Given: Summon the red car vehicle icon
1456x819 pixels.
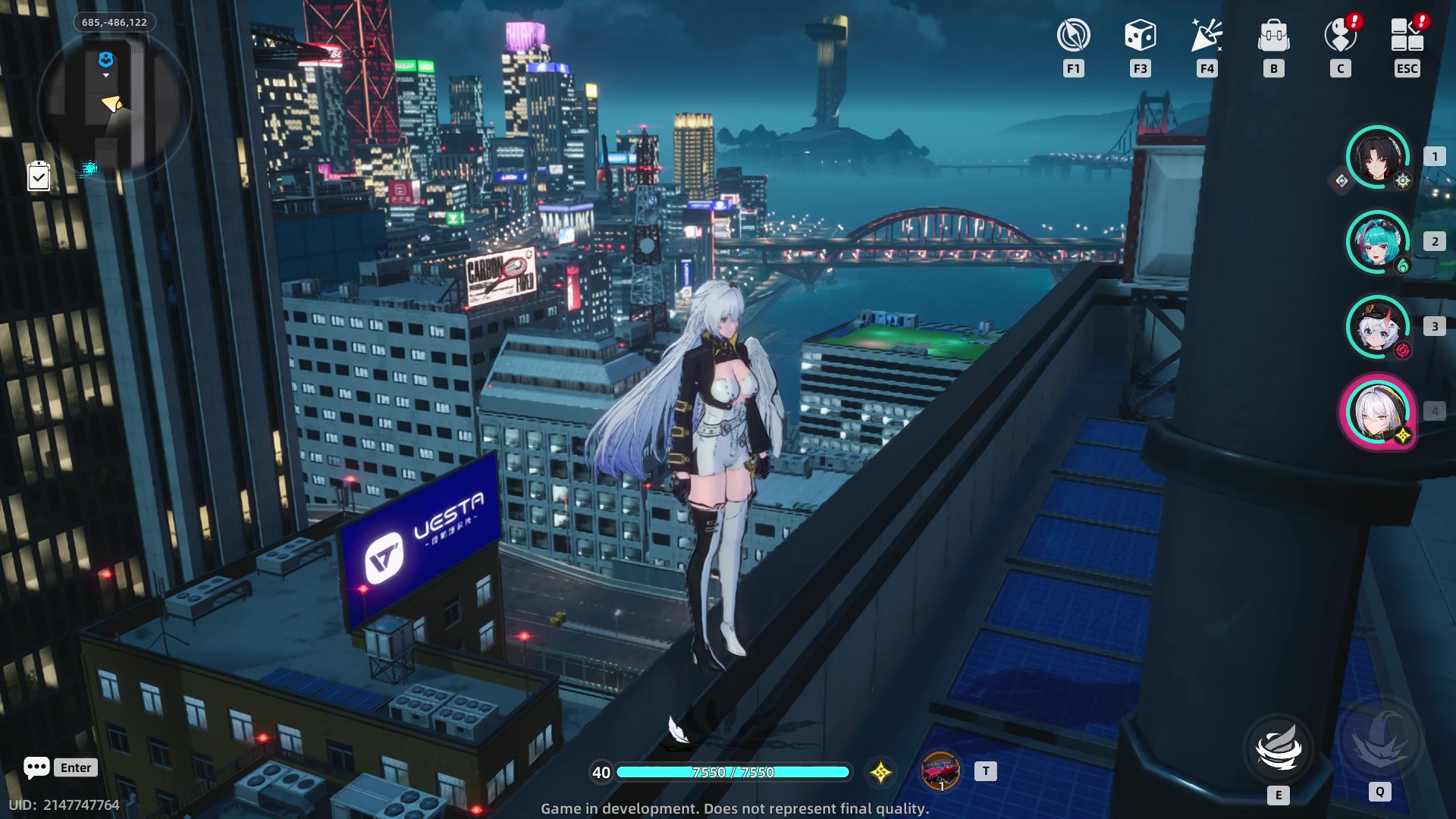Looking at the screenshot, I should tap(940, 771).
